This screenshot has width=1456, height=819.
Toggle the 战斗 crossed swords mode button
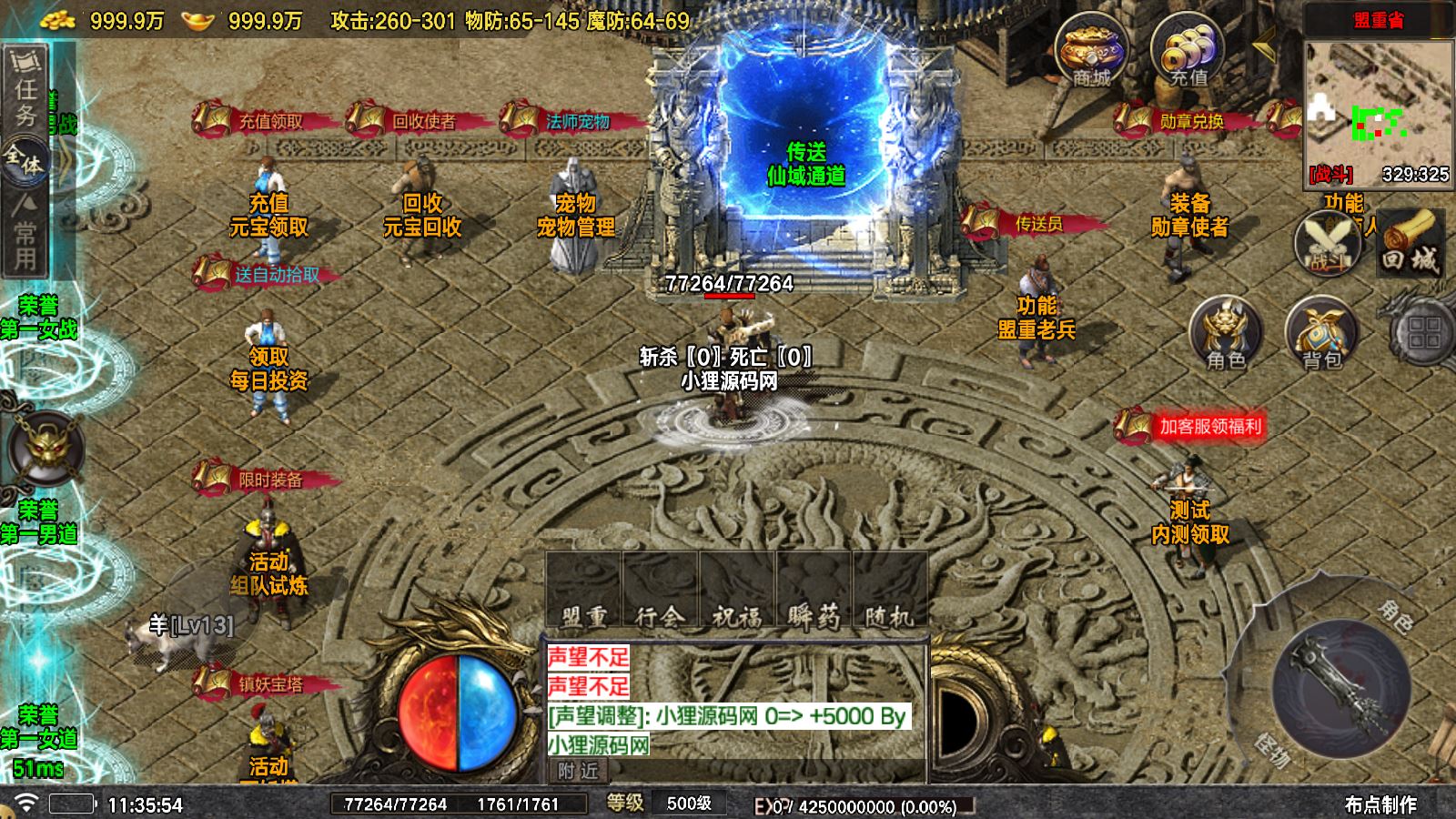tap(1327, 244)
